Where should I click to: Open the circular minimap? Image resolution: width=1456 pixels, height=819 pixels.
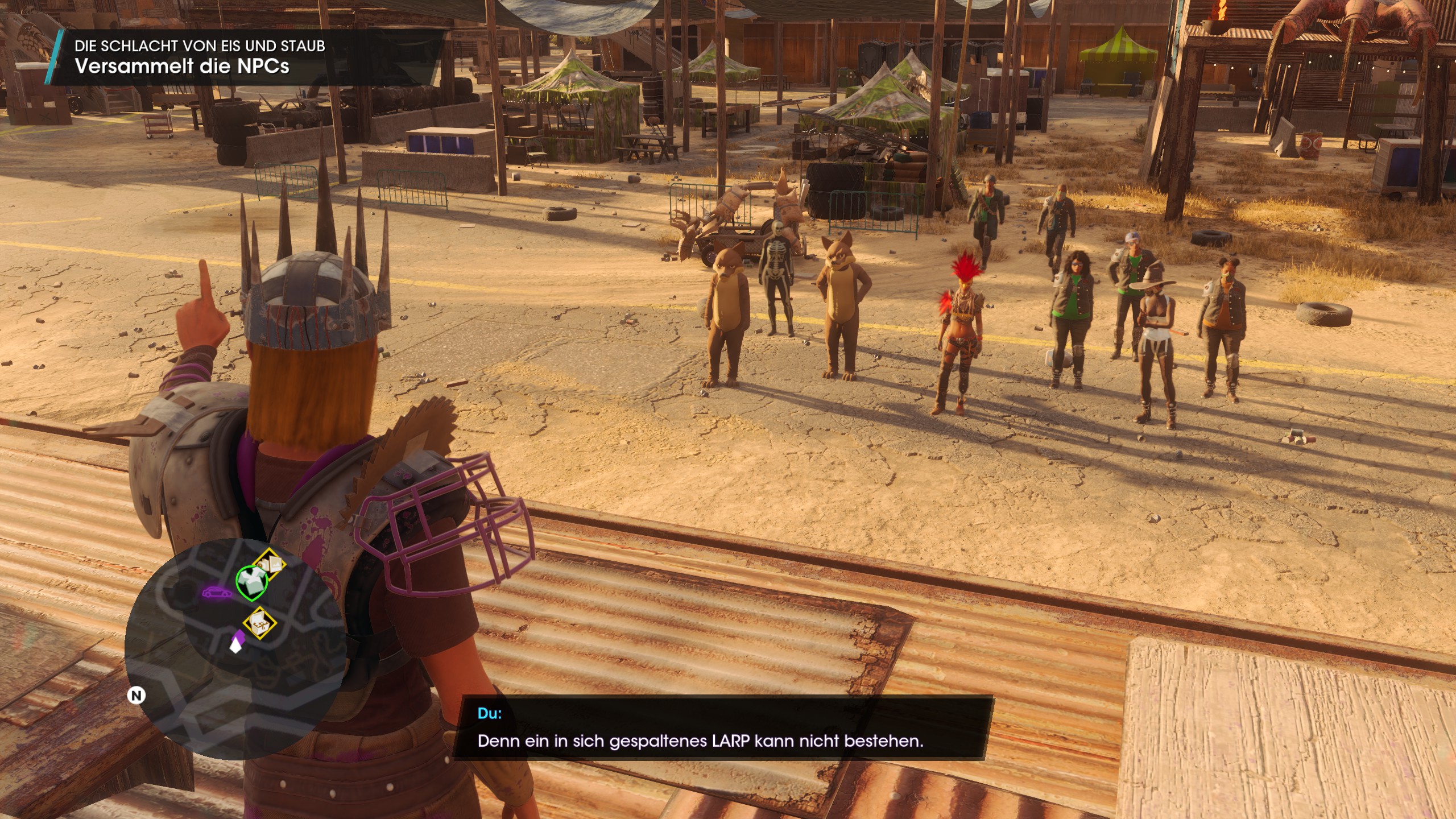pos(235,650)
